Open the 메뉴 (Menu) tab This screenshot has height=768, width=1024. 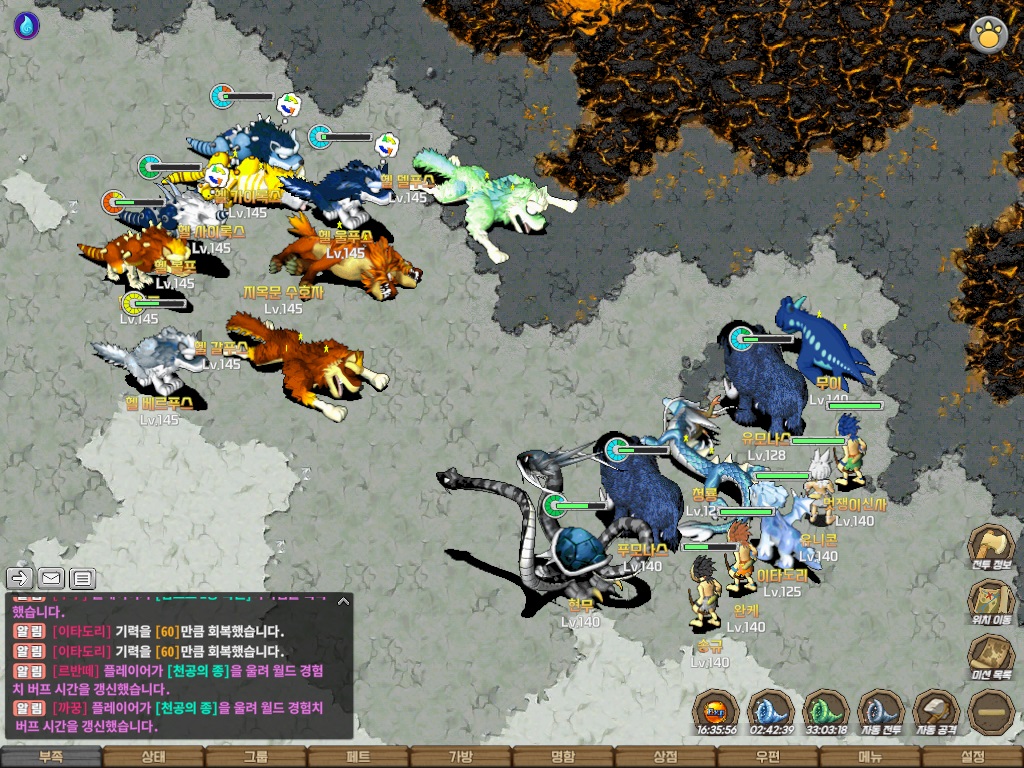click(x=870, y=757)
